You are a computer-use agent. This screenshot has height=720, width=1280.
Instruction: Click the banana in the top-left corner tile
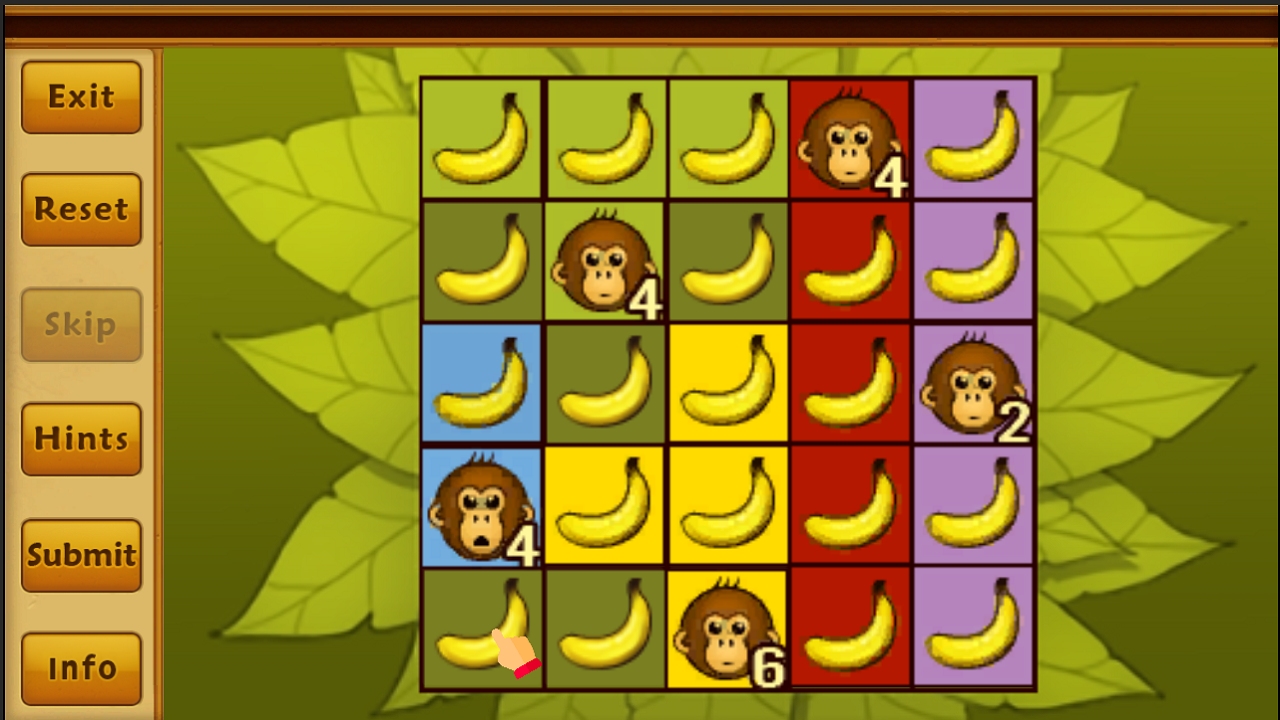pos(481,136)
